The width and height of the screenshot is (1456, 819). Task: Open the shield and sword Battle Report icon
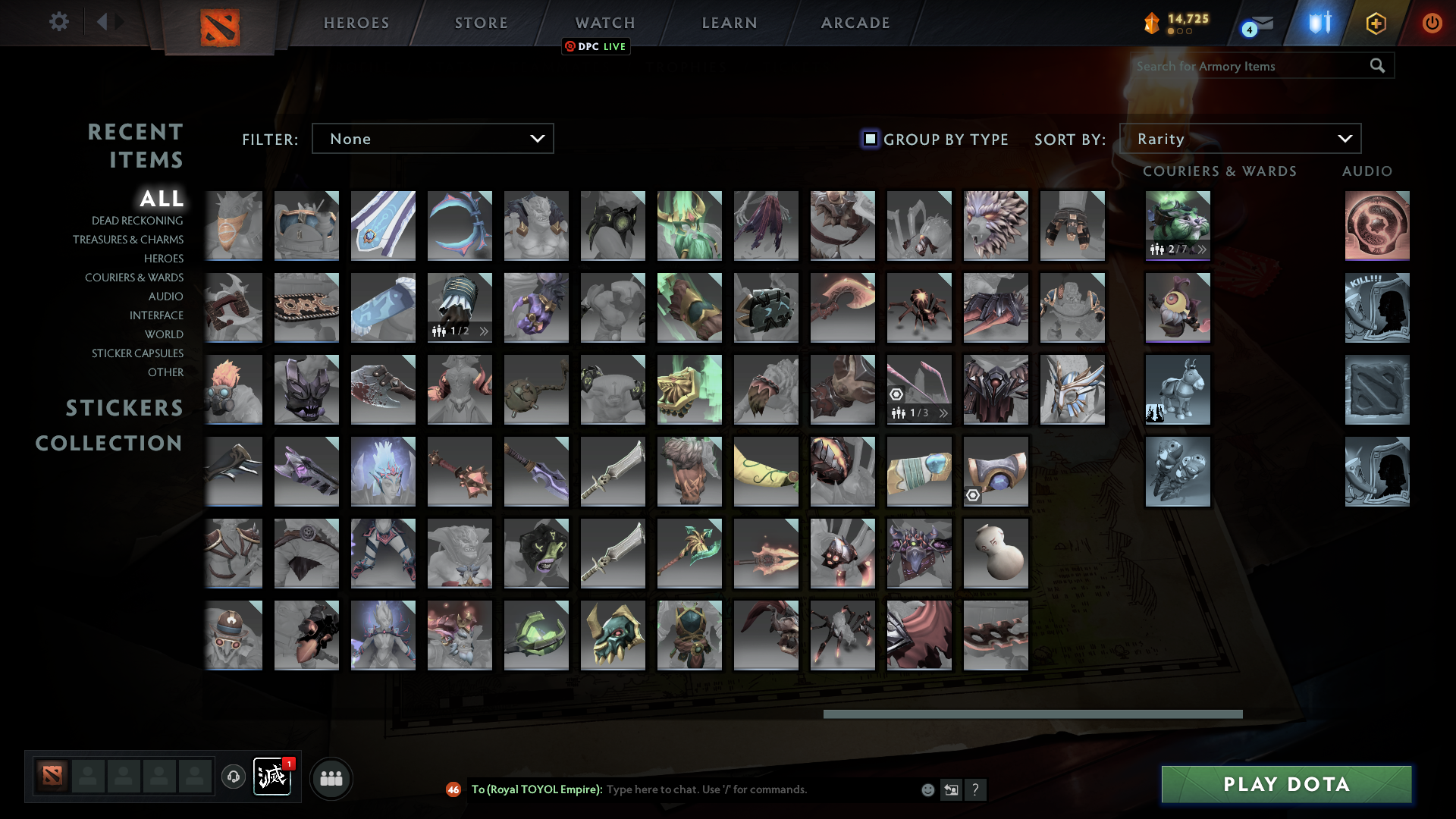[1318, 22]
